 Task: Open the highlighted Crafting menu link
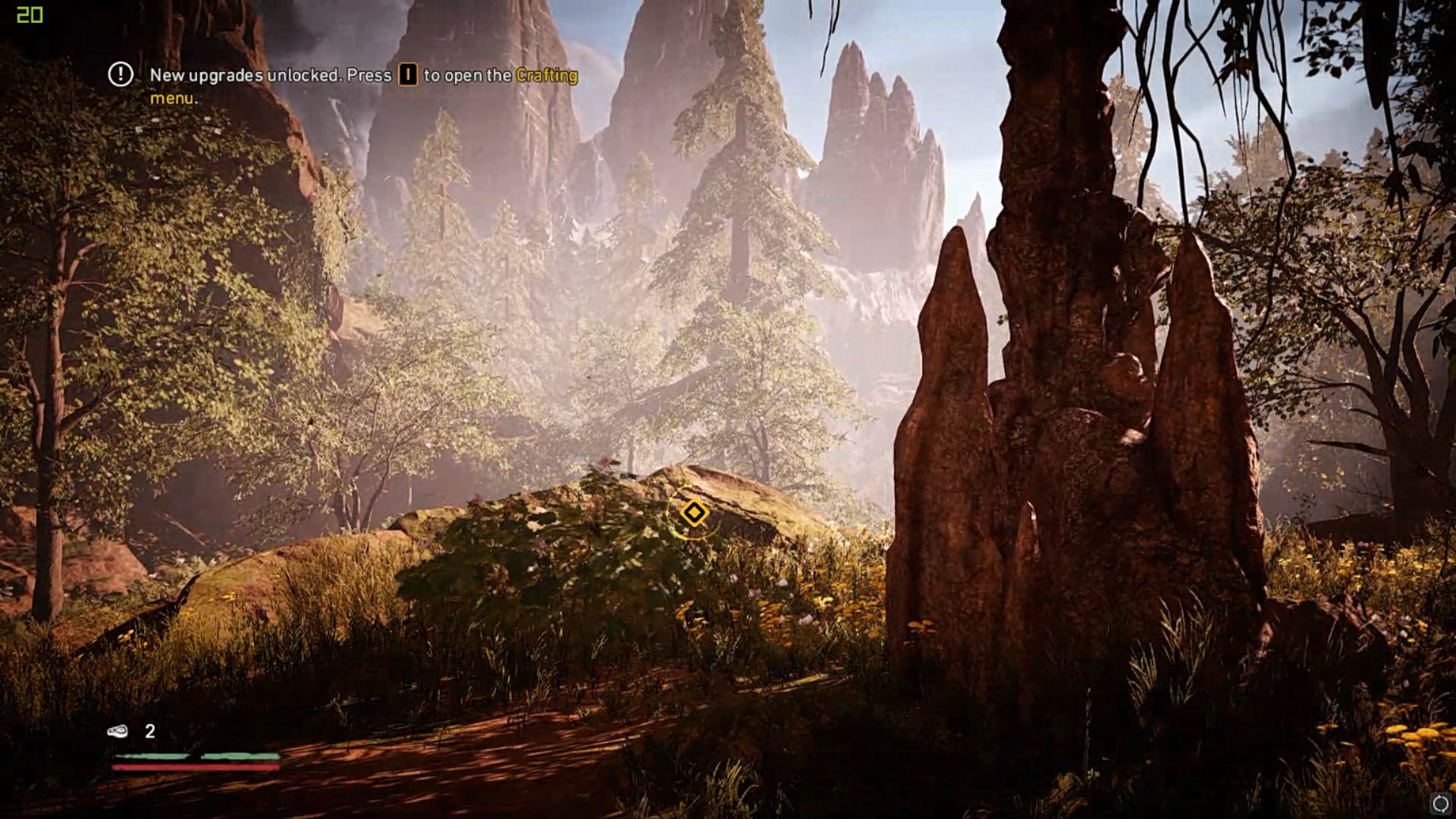coord(546,75)
